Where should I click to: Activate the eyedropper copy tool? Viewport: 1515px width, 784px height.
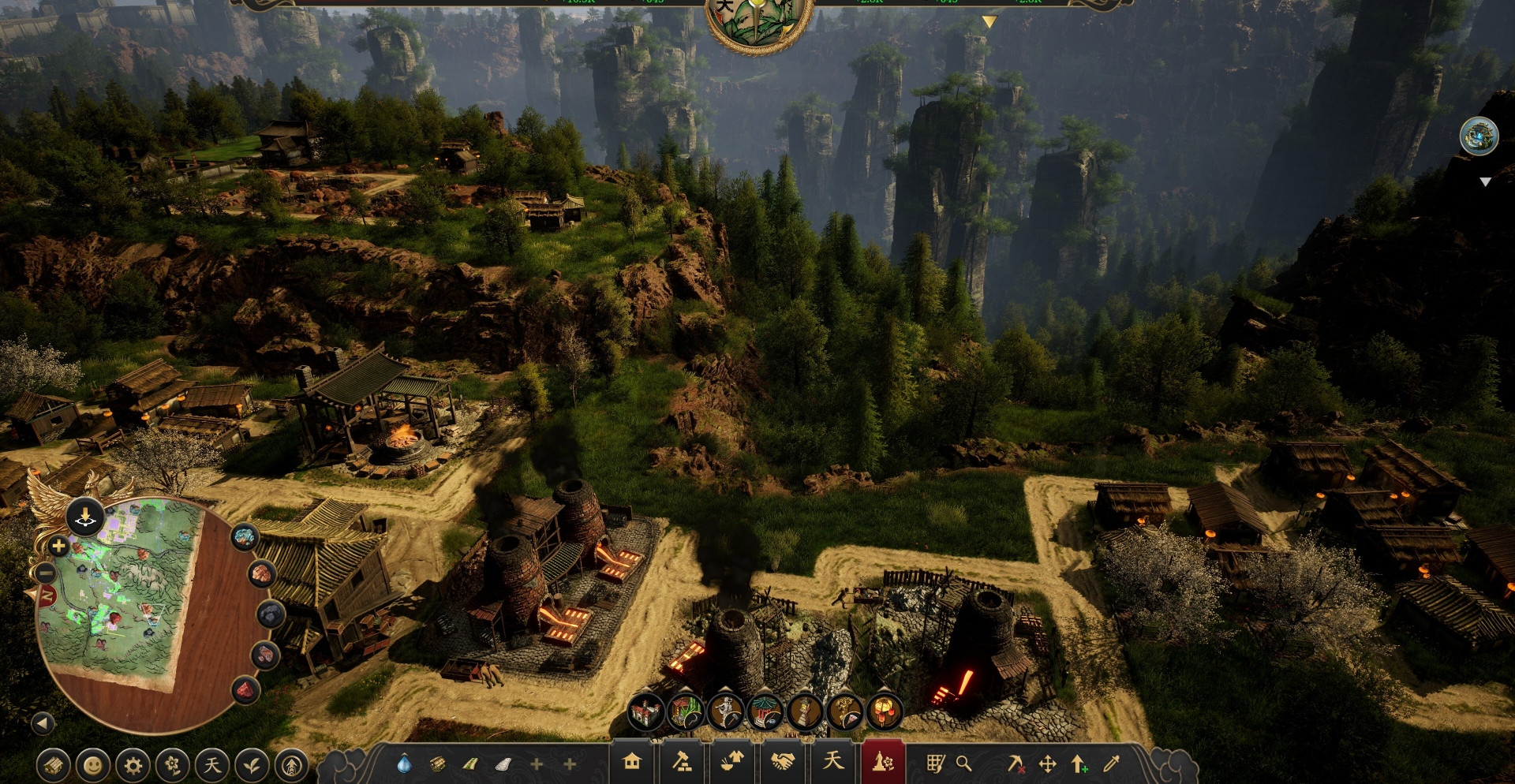[1112, 763]
